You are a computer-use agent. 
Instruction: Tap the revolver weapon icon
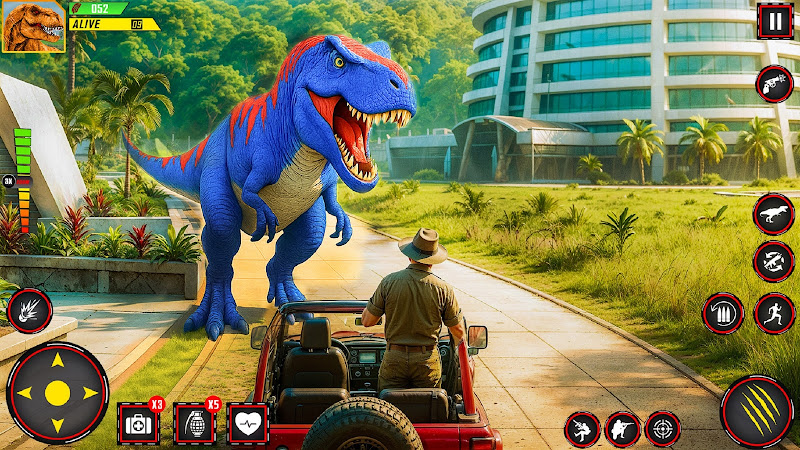(774, 84)
